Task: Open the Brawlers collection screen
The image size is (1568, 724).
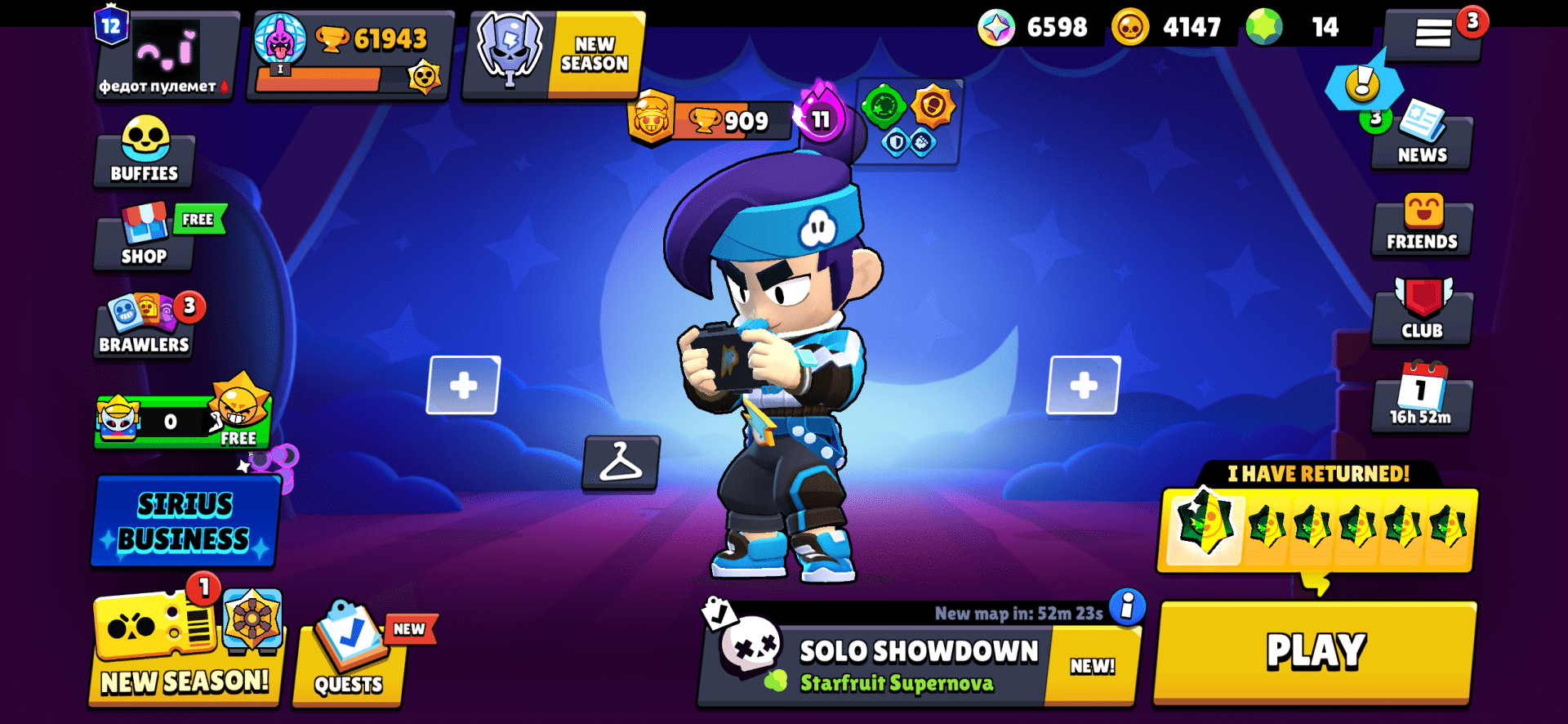Action: (144, 325)
